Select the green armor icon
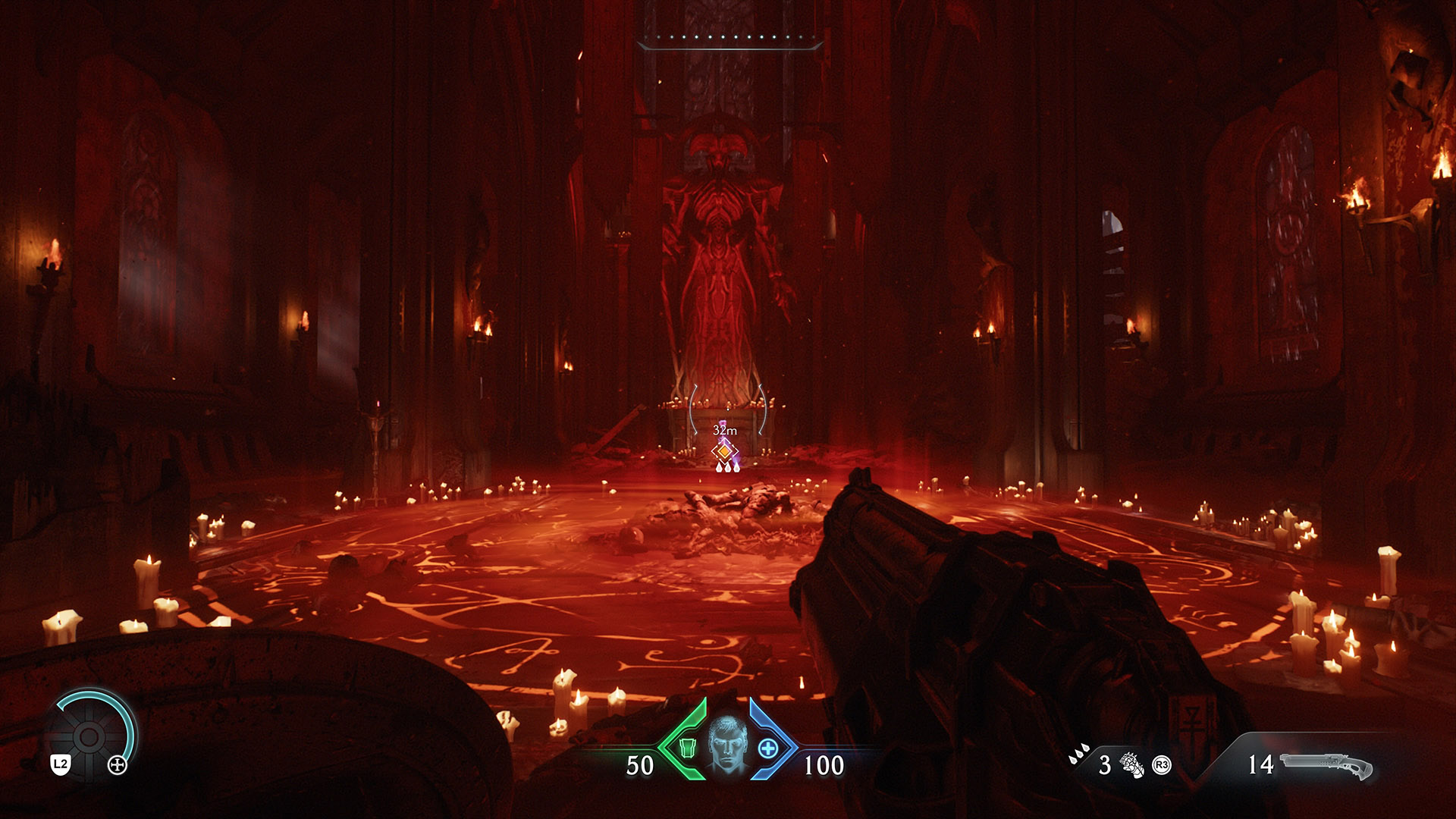Viewport: 1456px width, 819px height. pos(687,748)
